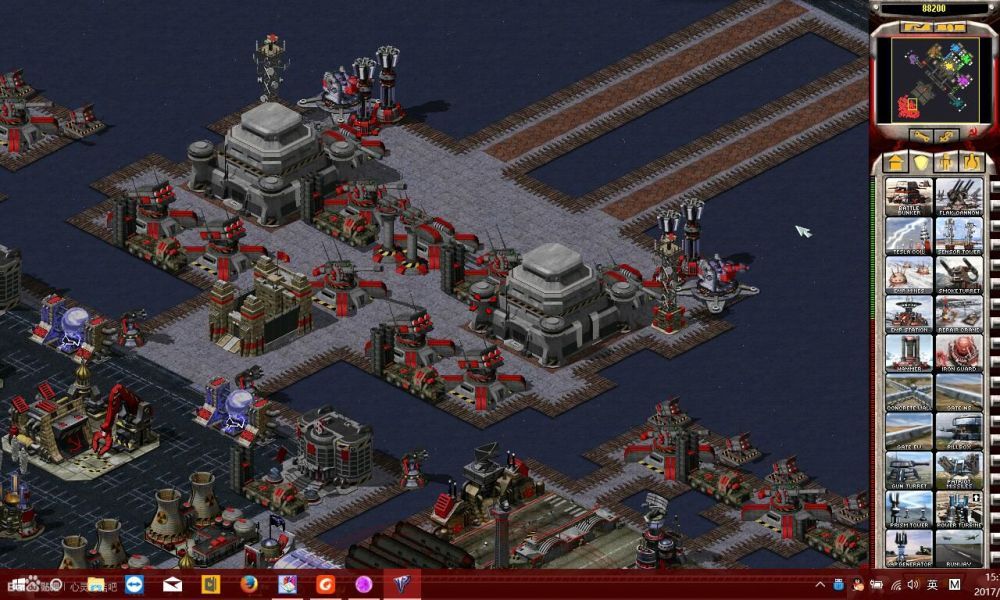Image resolution: width=1000 pixels, height=600 pixels.
Task: Choose the Sensor Tower icon
Action: pos(959,235)
